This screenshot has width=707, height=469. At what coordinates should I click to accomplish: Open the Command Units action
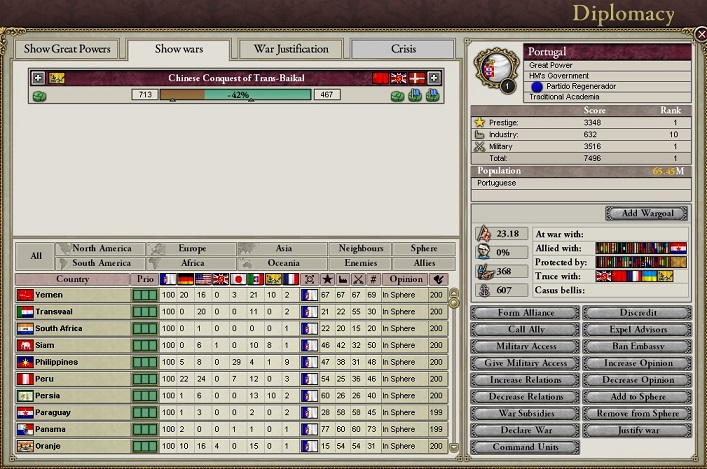point(524,447)
